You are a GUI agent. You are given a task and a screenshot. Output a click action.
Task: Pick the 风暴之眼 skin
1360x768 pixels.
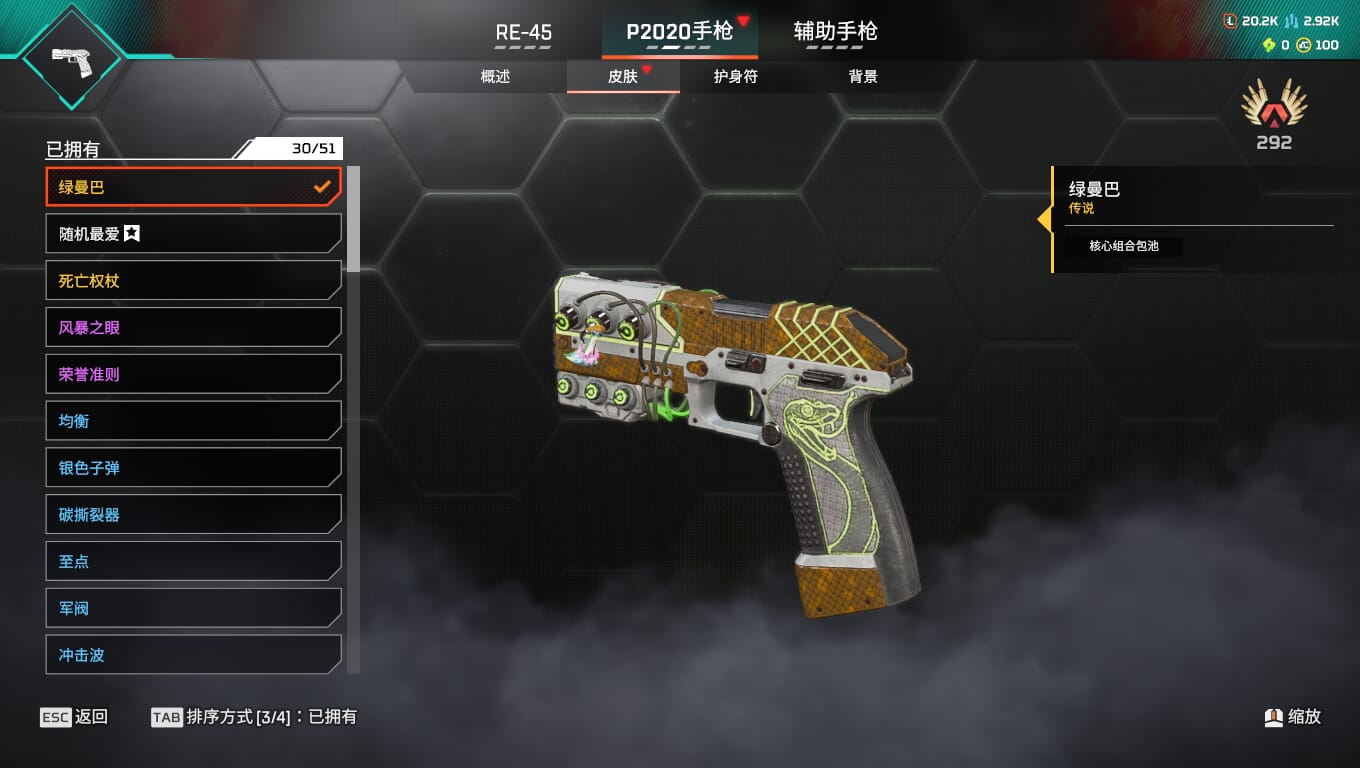coord(193,327)
